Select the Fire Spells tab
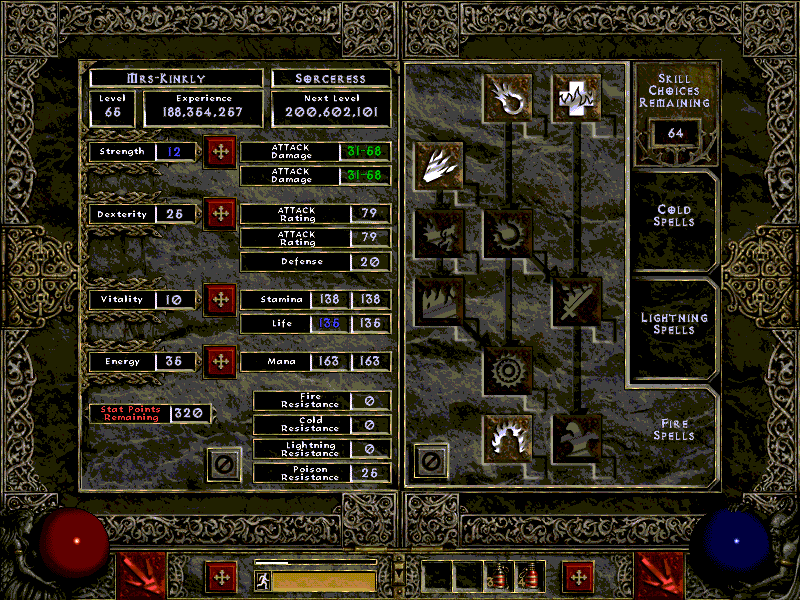Image resolution: width=800 pixels, height=600 pixels. 674,430
